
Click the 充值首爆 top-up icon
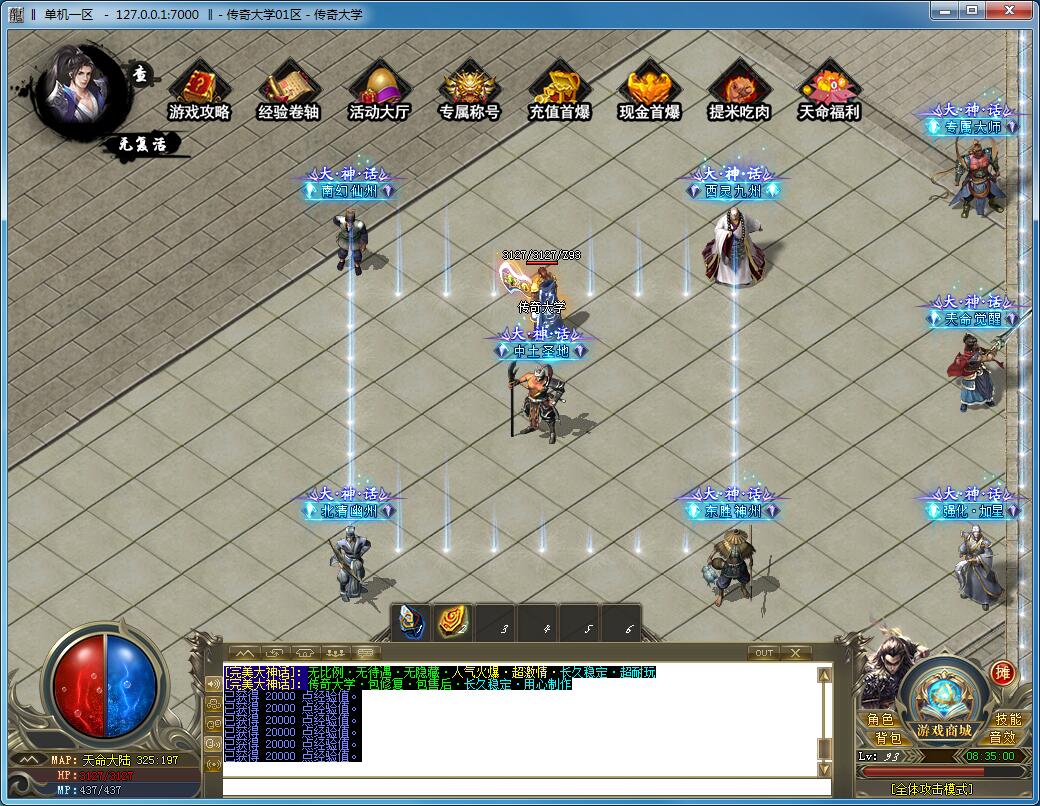559,91
